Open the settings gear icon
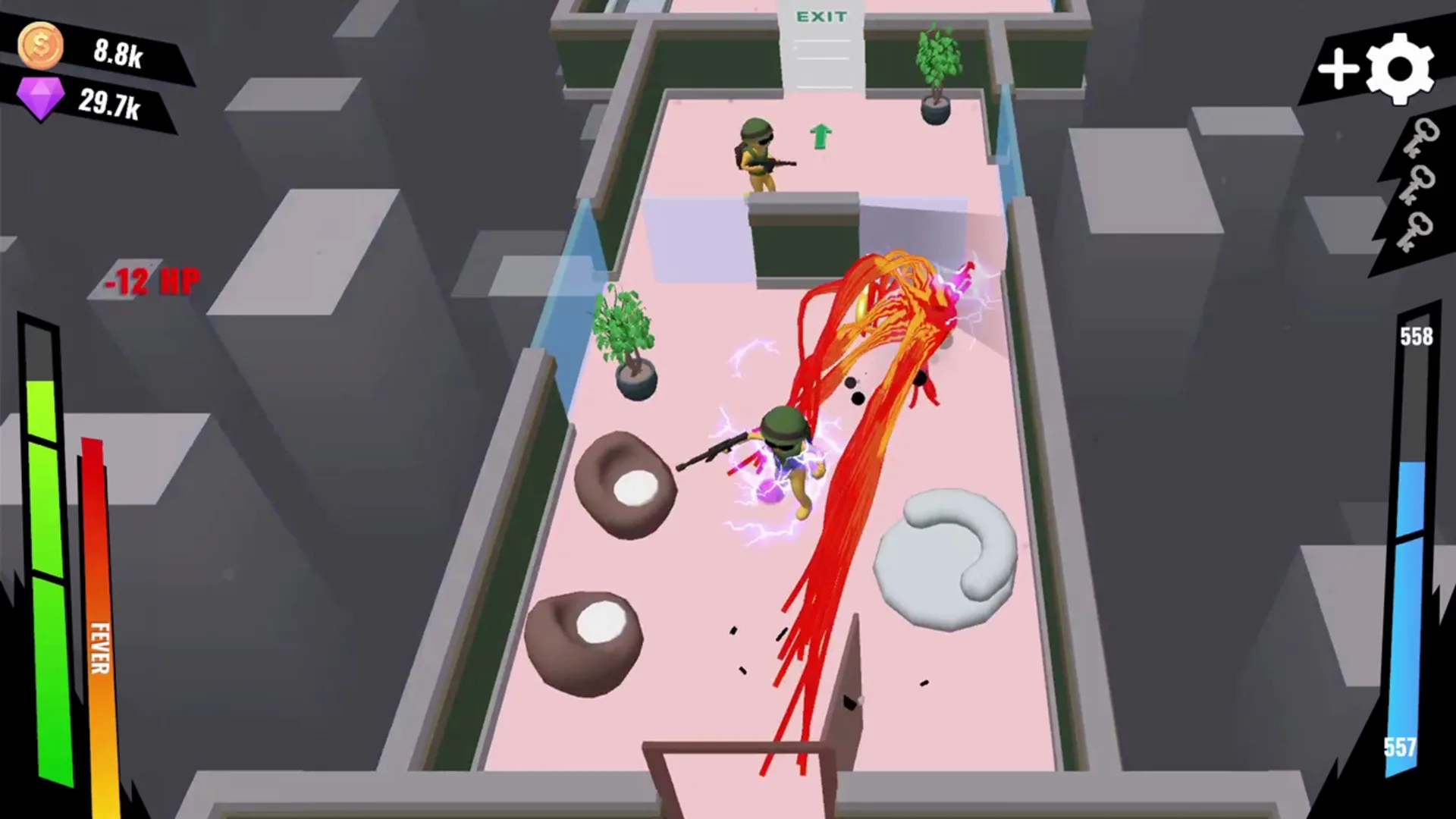 point(1400,70)
